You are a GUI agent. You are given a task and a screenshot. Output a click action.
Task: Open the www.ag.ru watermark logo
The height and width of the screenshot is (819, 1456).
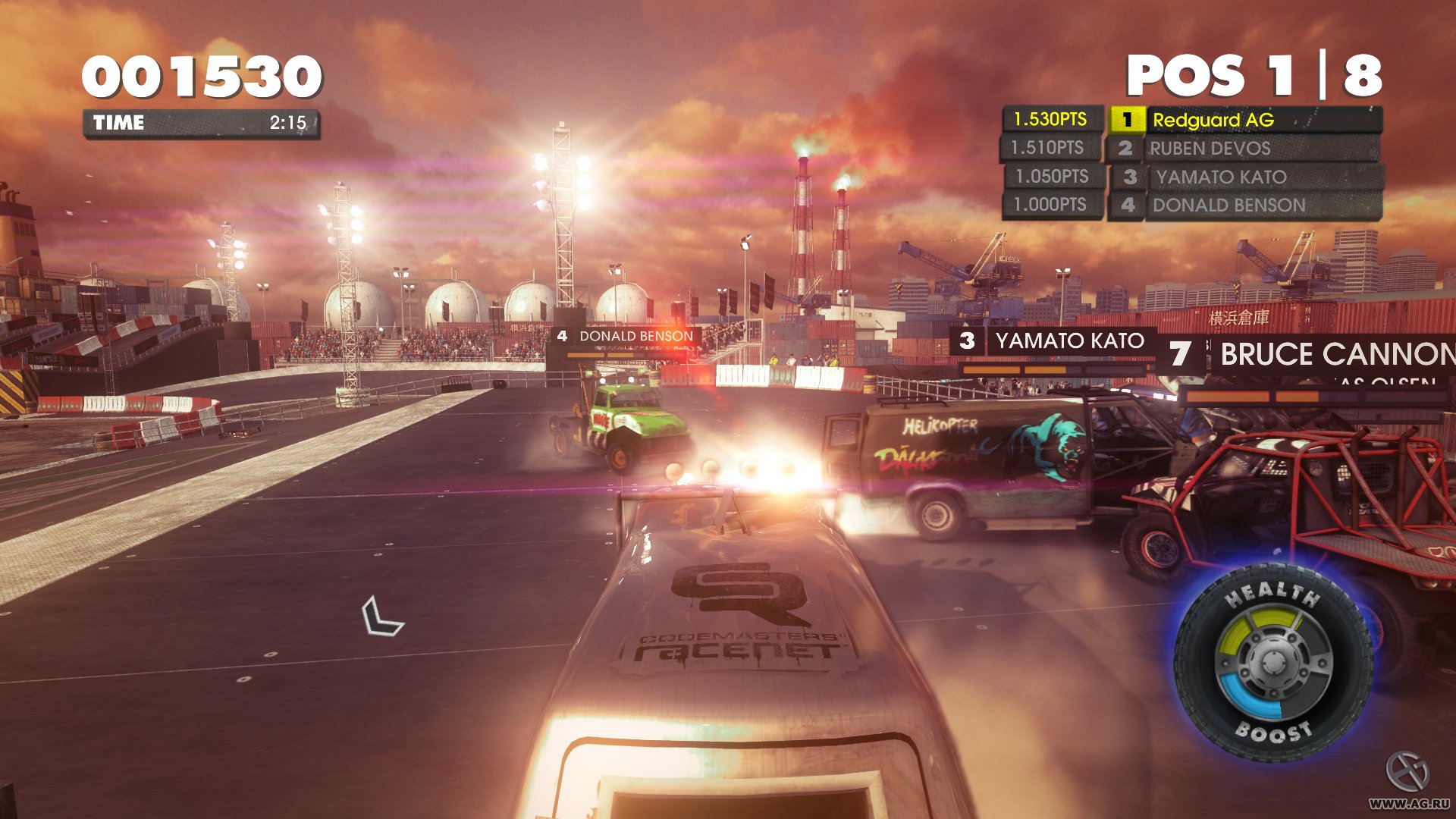pos(1408,780)
